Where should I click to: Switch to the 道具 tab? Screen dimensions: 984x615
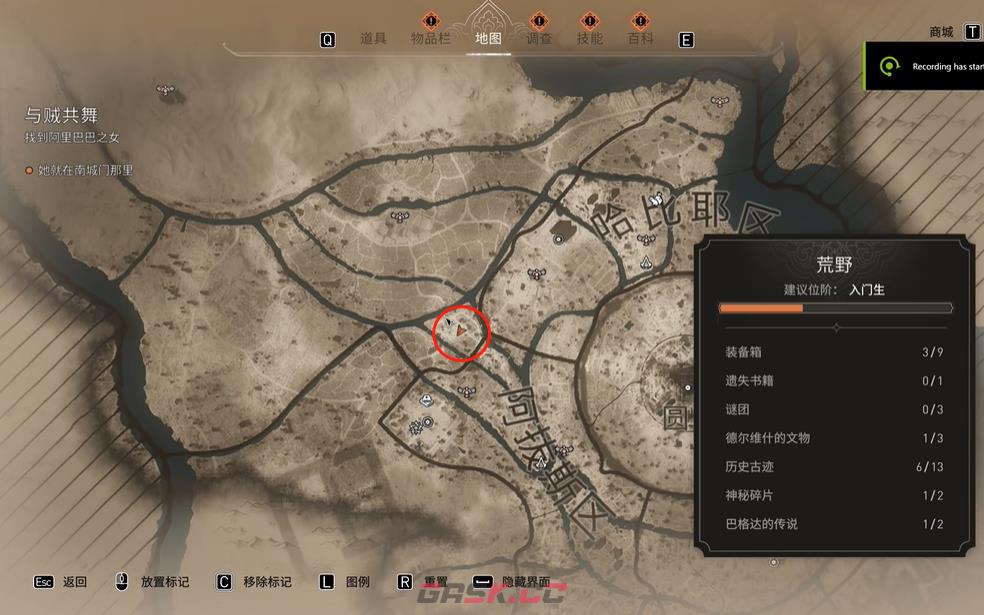[x=373, y=39]
